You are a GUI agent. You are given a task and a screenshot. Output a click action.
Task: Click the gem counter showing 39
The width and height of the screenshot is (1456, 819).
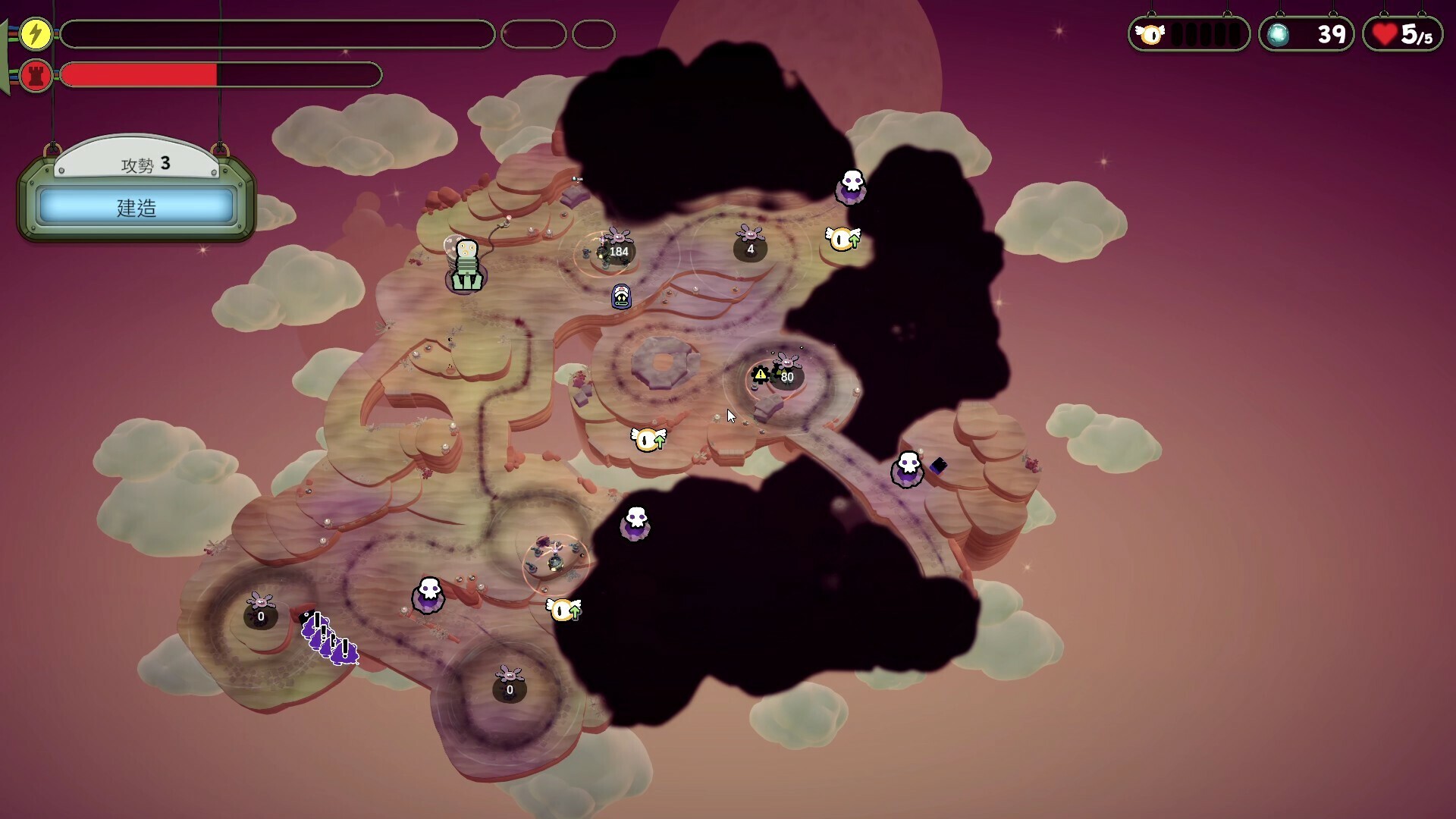[x=1306, y=33]
